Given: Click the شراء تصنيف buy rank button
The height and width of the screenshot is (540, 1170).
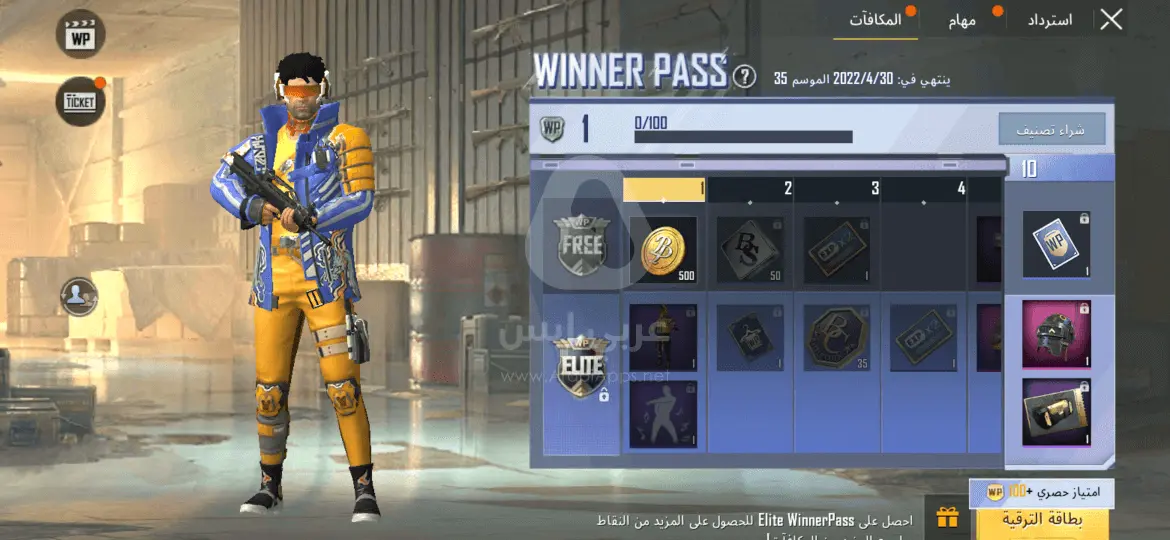Looking at the screenshot, I should [1051, 129].
